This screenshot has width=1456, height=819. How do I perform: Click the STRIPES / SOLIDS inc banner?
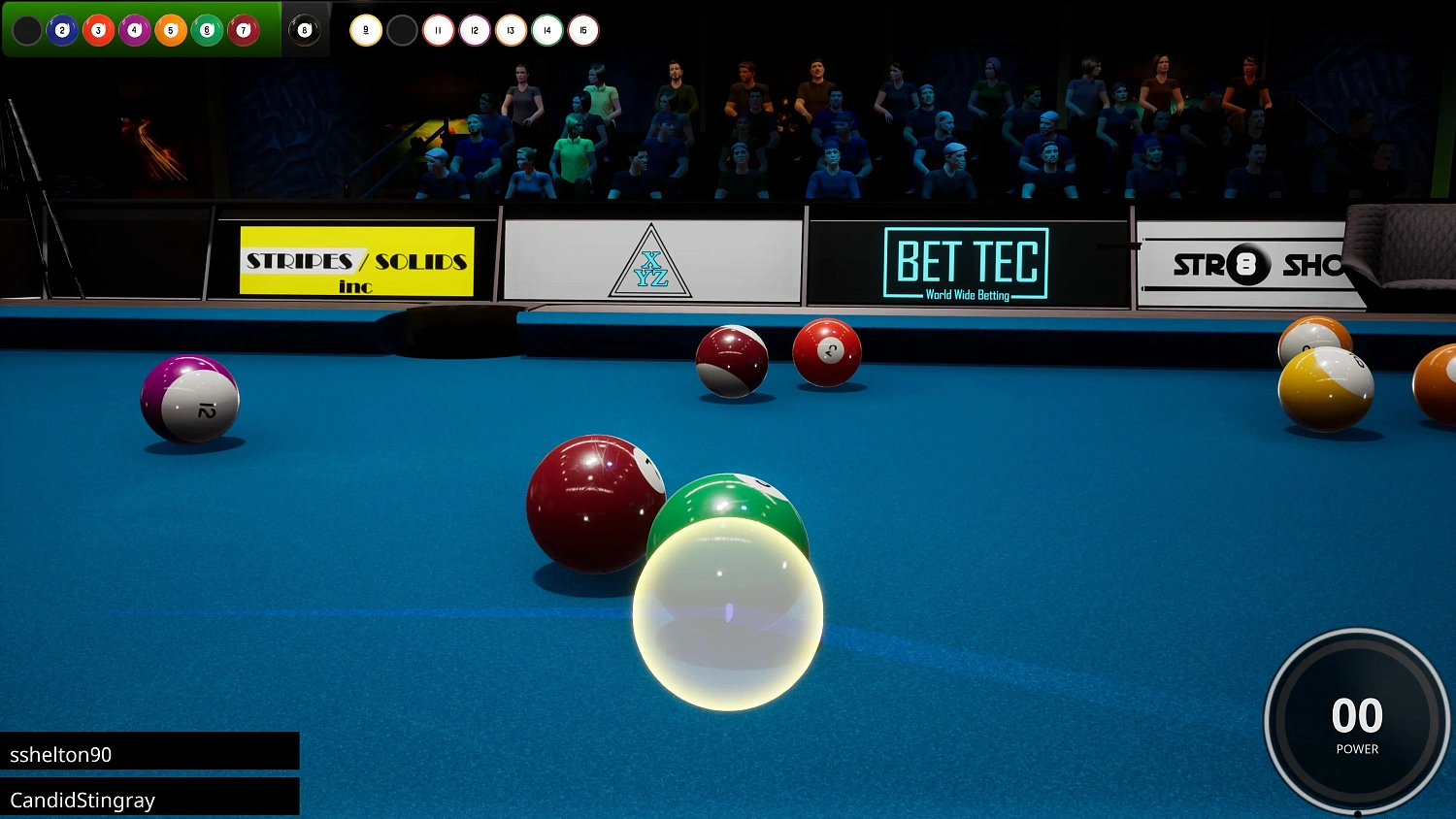click(355, 262)
